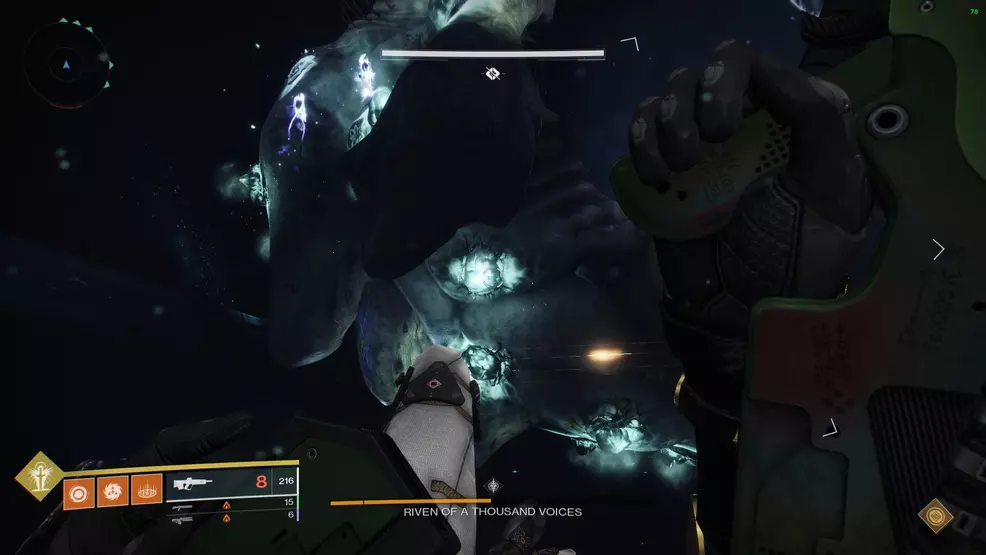The width and height of the screenshot is (986, 555).
Task: Click the boss emblem above Riven's name
Action: tap(492, 486)
